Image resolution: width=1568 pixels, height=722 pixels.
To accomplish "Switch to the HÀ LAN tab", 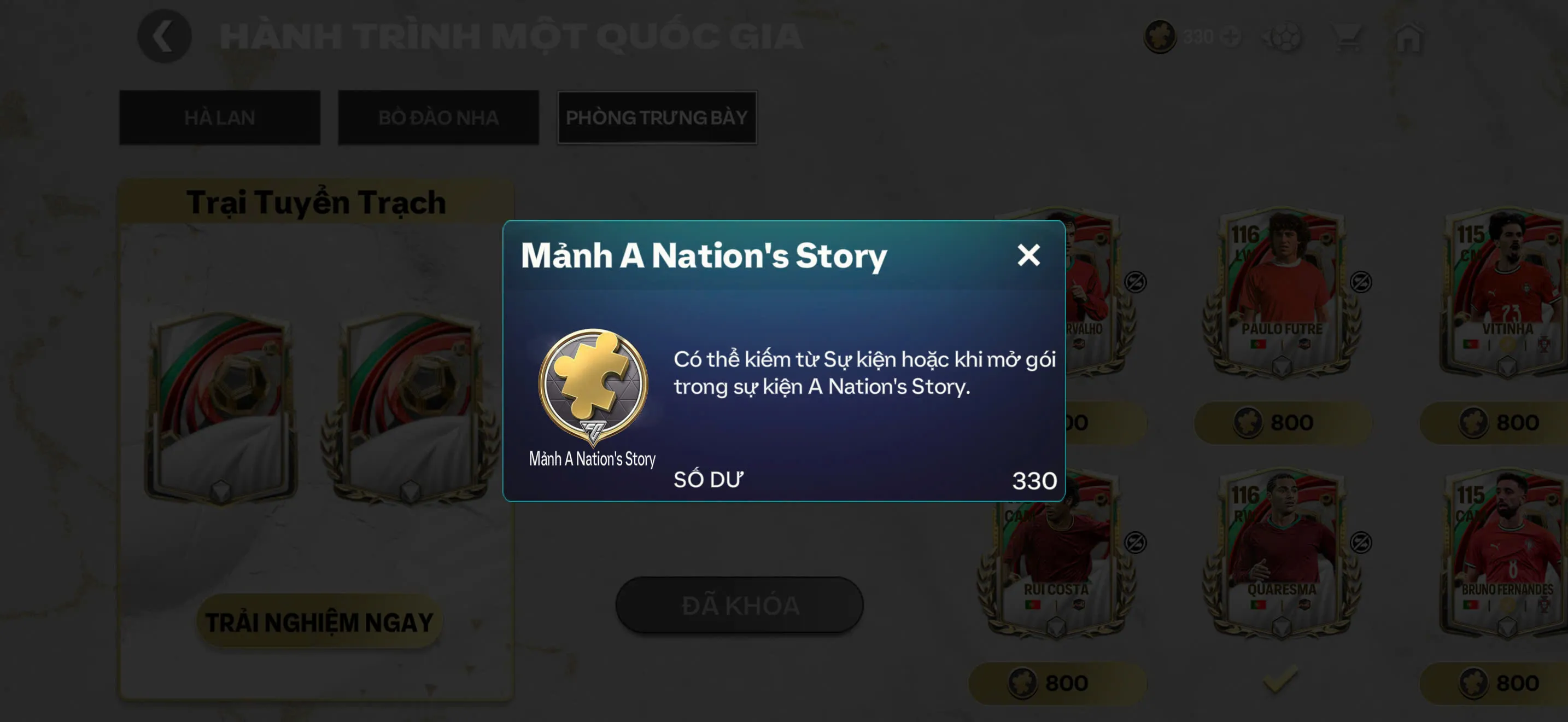I will (x=219, y=117).
